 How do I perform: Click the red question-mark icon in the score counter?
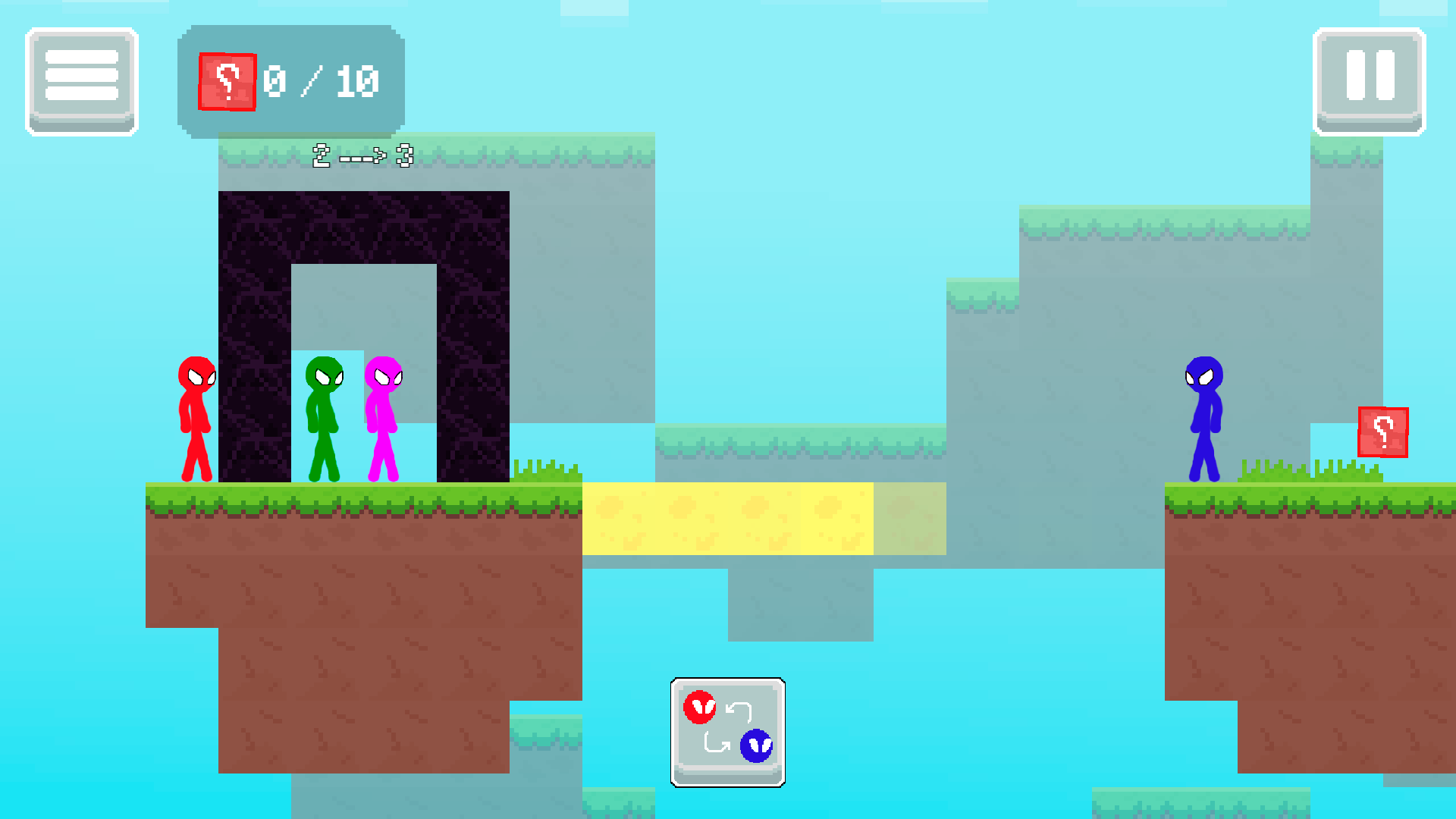[226, 81]
